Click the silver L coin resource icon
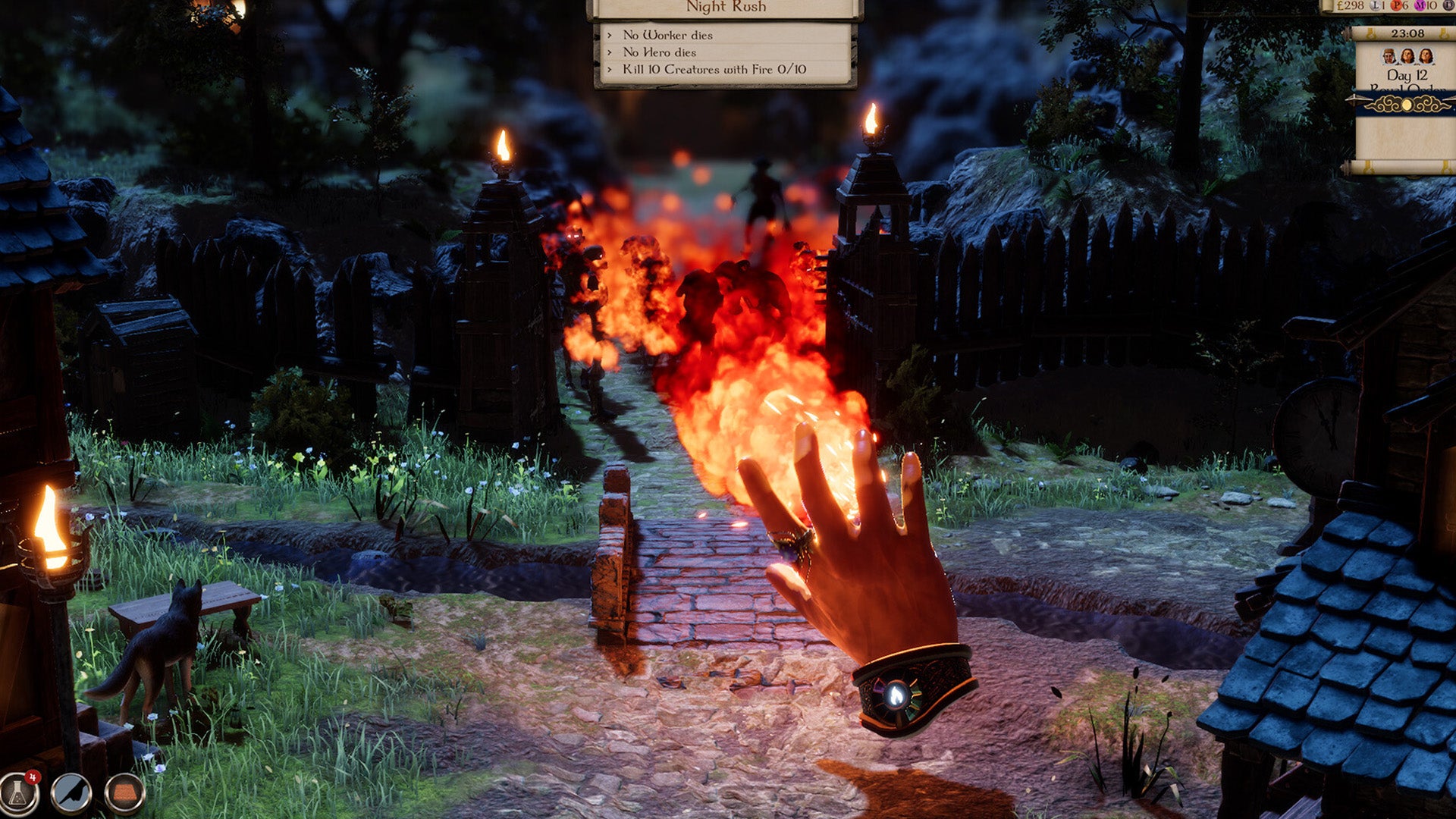 1375,5
